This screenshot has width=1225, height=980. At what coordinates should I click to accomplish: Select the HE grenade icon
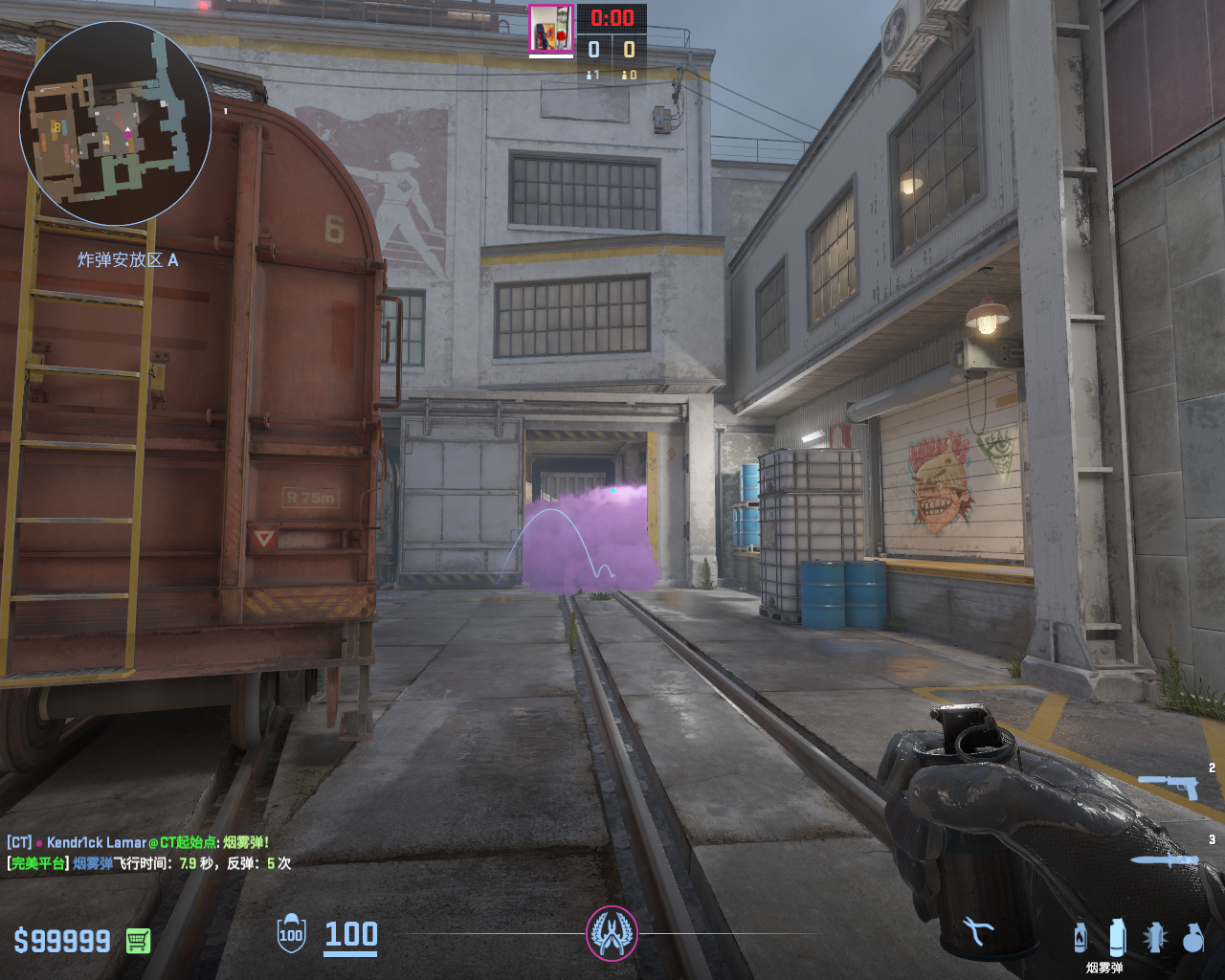click(1192, 938)
